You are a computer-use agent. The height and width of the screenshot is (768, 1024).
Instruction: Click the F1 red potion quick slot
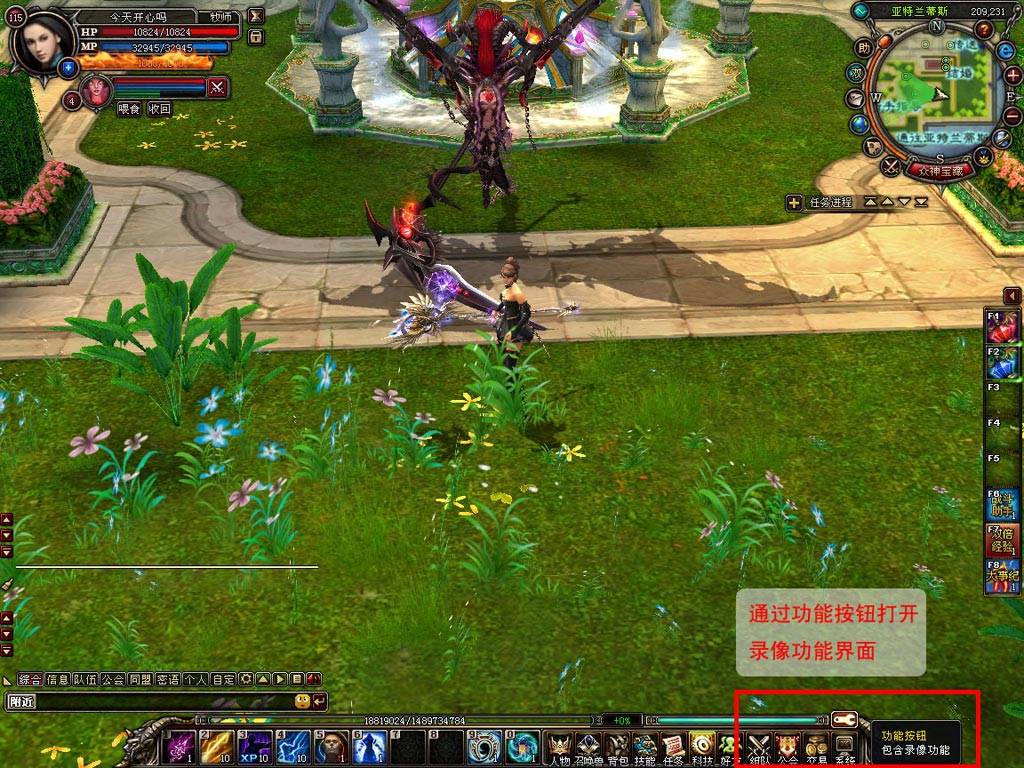click(x=1002, y=327)
